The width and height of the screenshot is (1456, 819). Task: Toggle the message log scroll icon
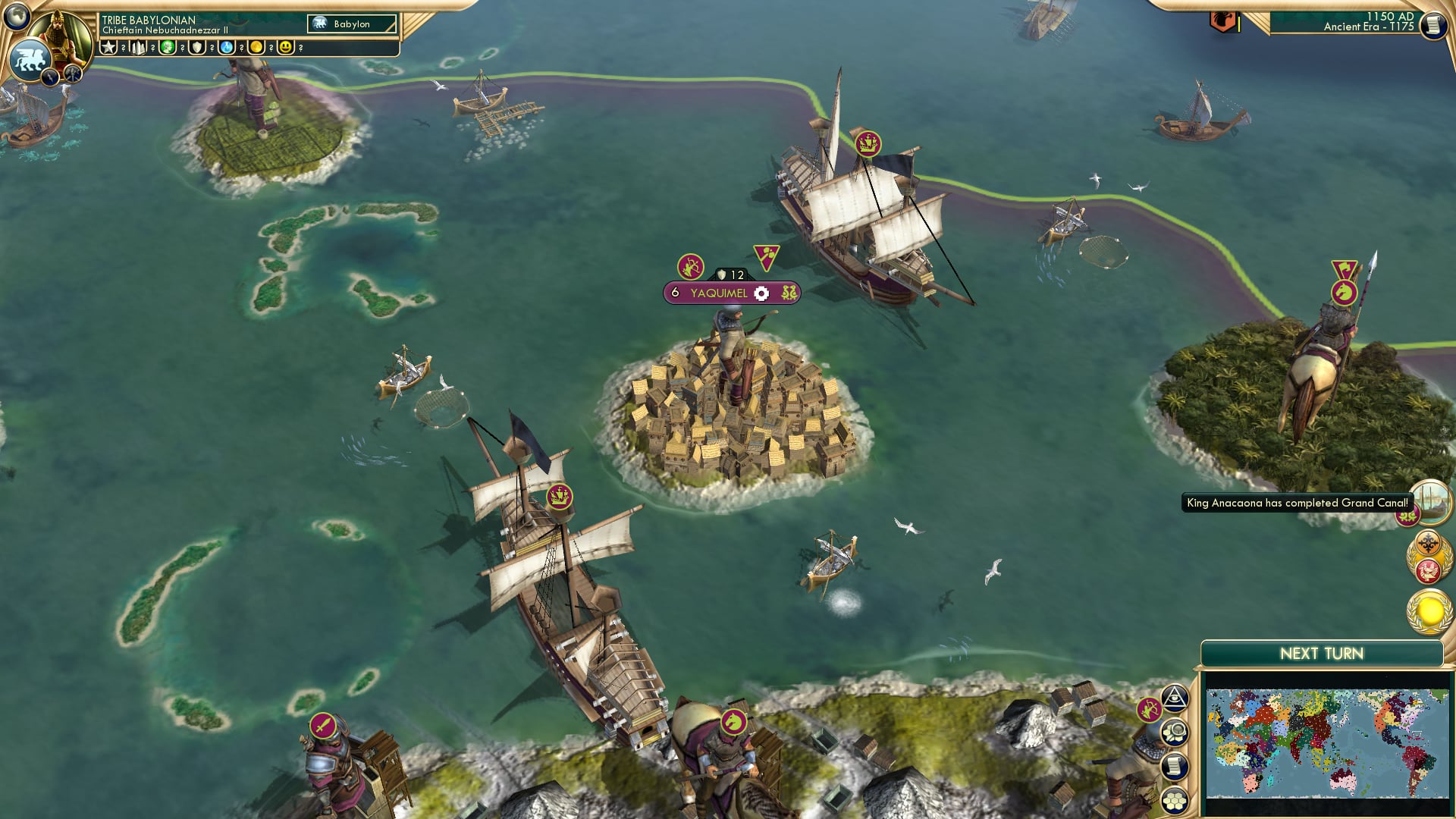pos(1174,765)
